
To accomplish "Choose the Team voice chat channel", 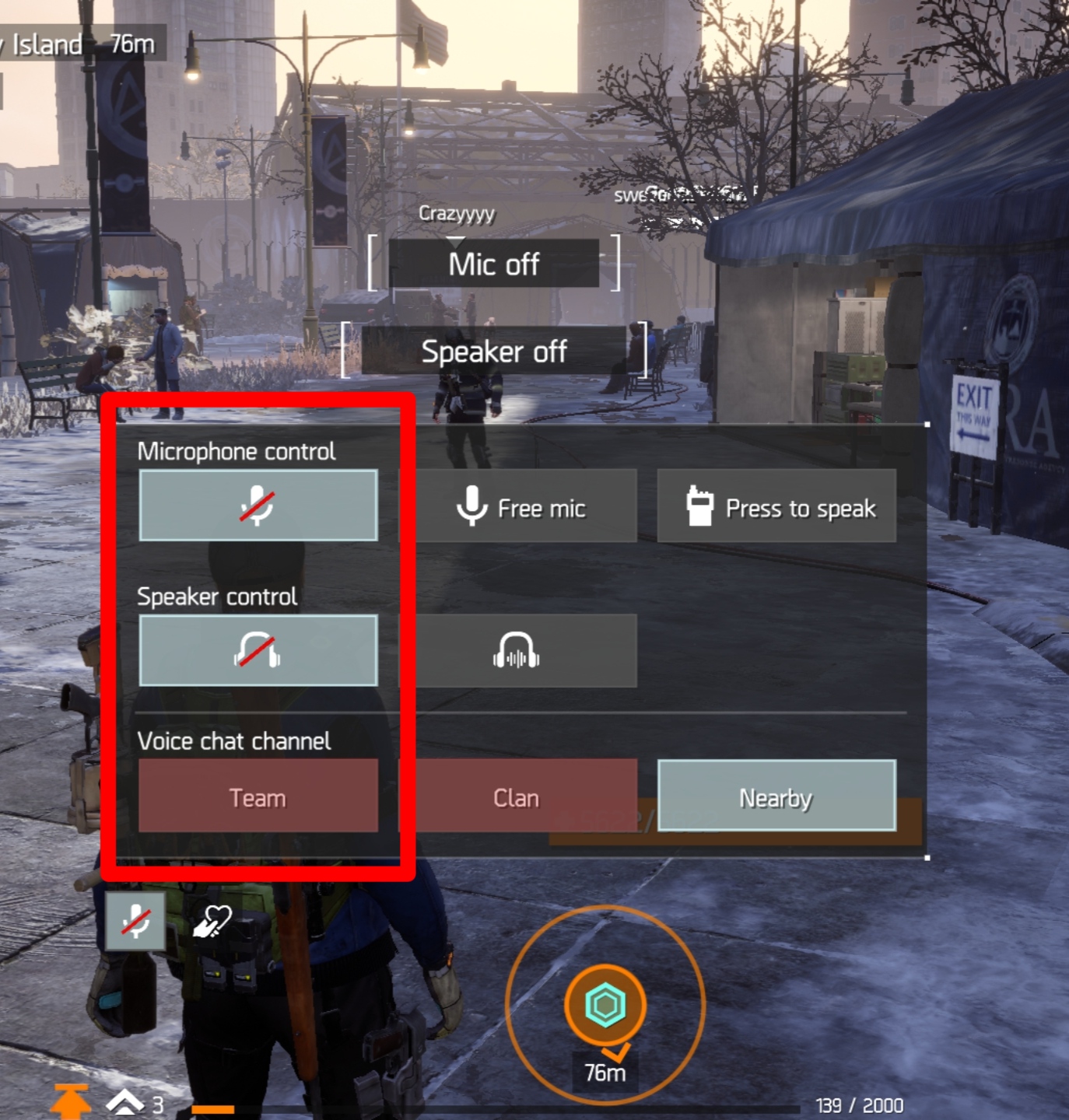I will point(258,796).
